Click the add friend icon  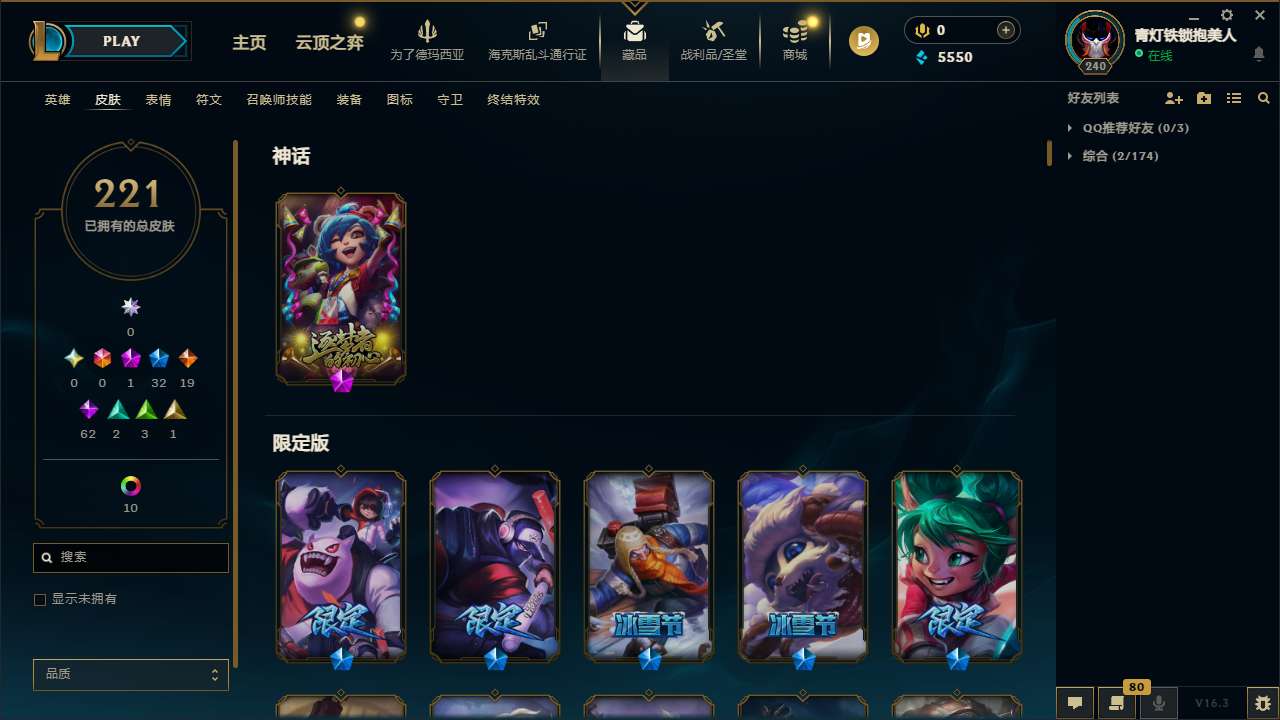tap(1174, 98)
